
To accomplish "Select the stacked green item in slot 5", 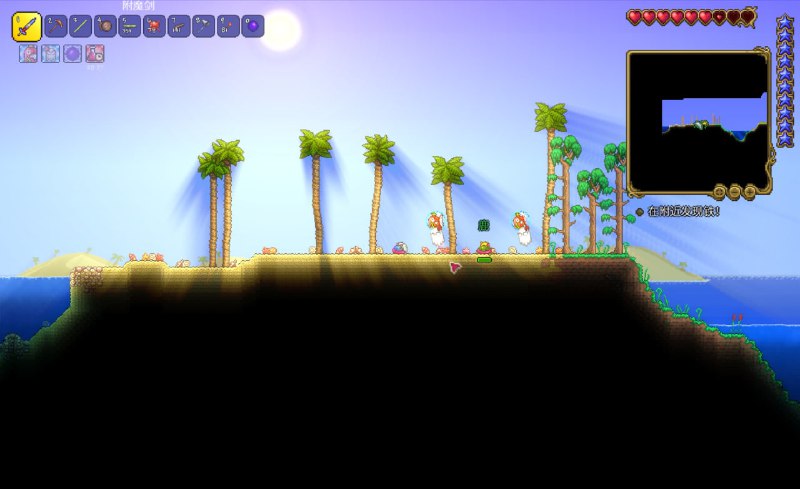I will 130,26.
